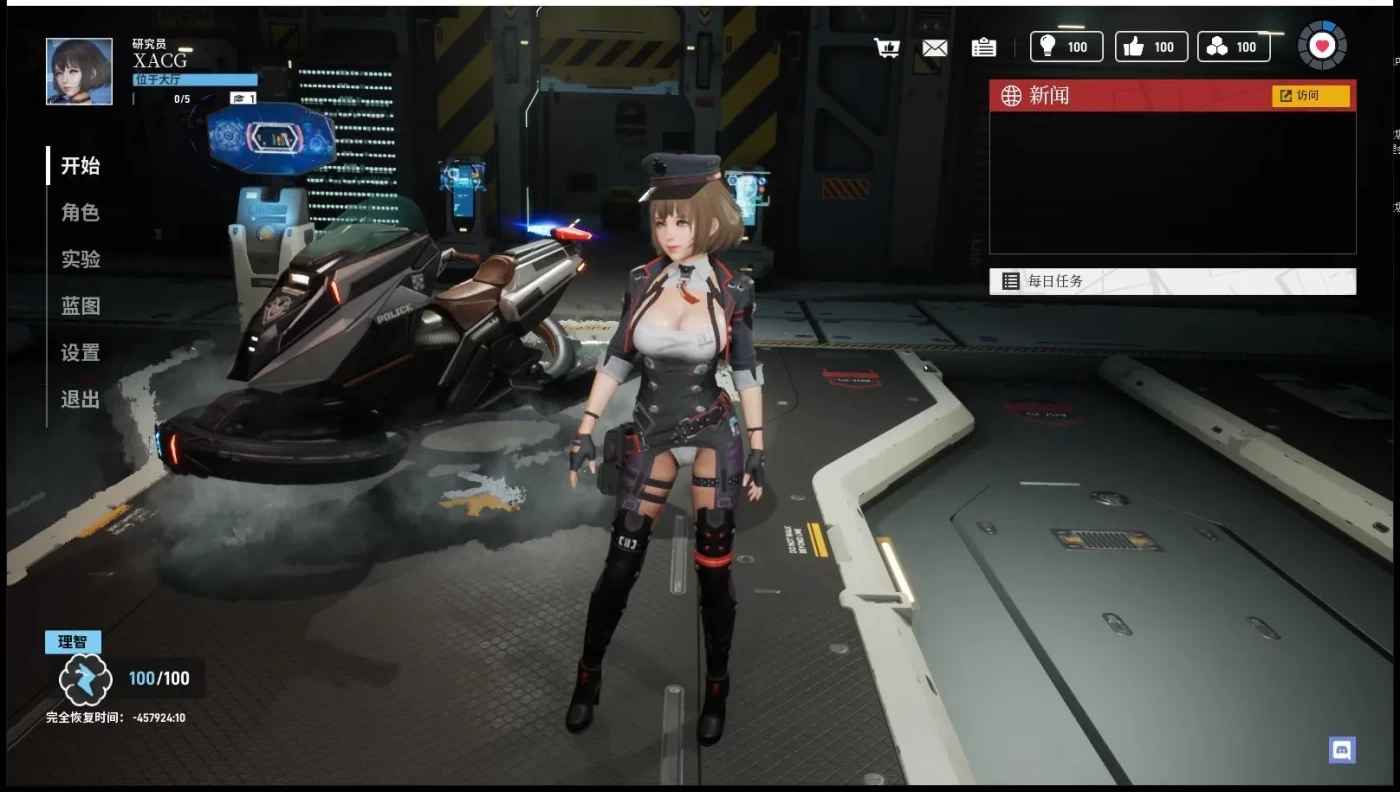Open the shopping cart store
Image resolution: width=1400 pixels, height=792 pixels.
pos(886,48)
